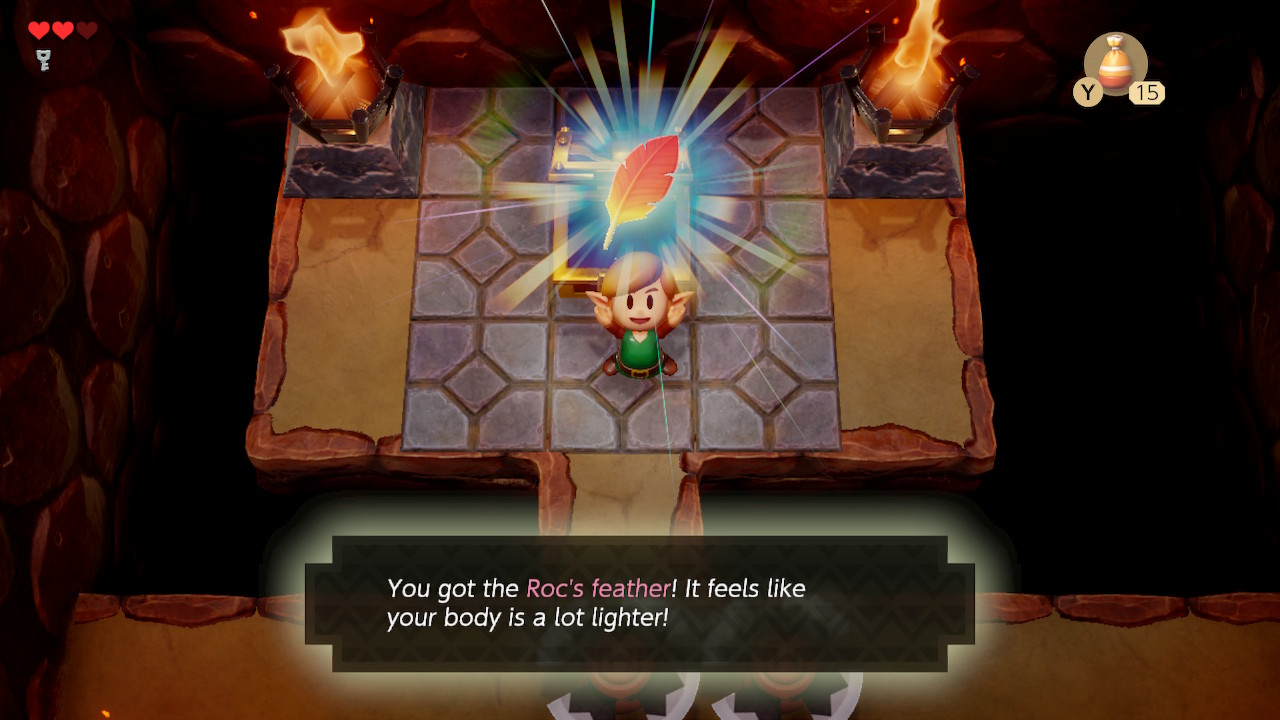This screenshot has width=1280, height=720.
Task: Click the second red heart icon
Action: pos(62,29)
